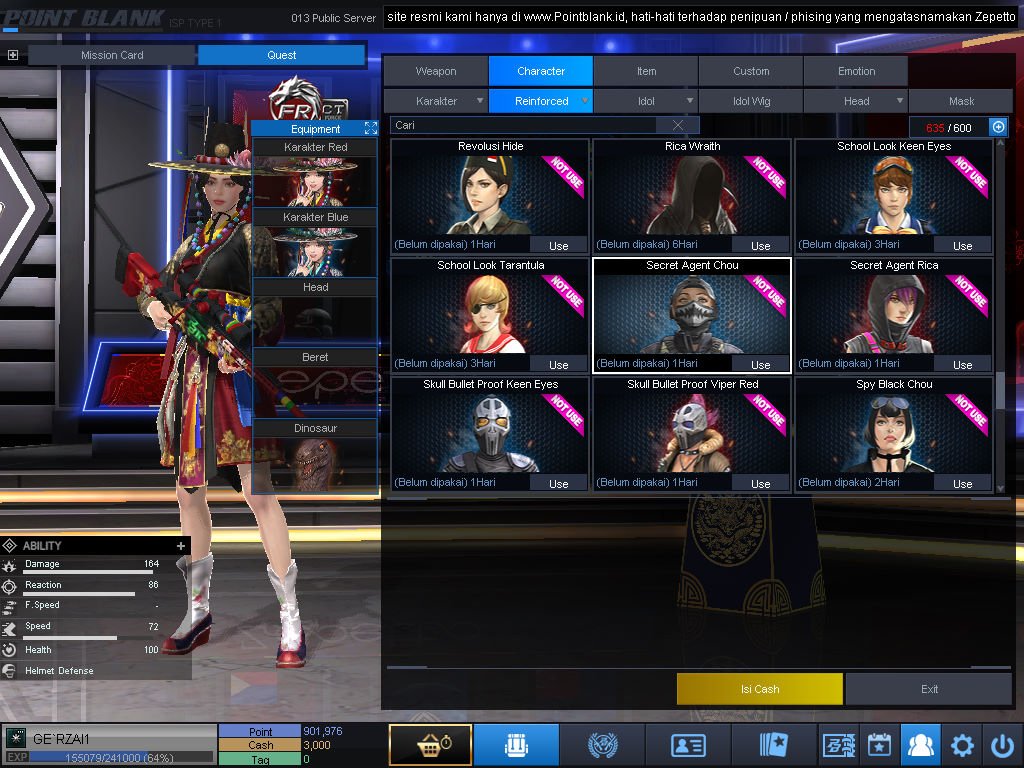Open the Karakter dropdown filter
The height and width of the screenshot is (768, 1024).
tap(437, 101)
